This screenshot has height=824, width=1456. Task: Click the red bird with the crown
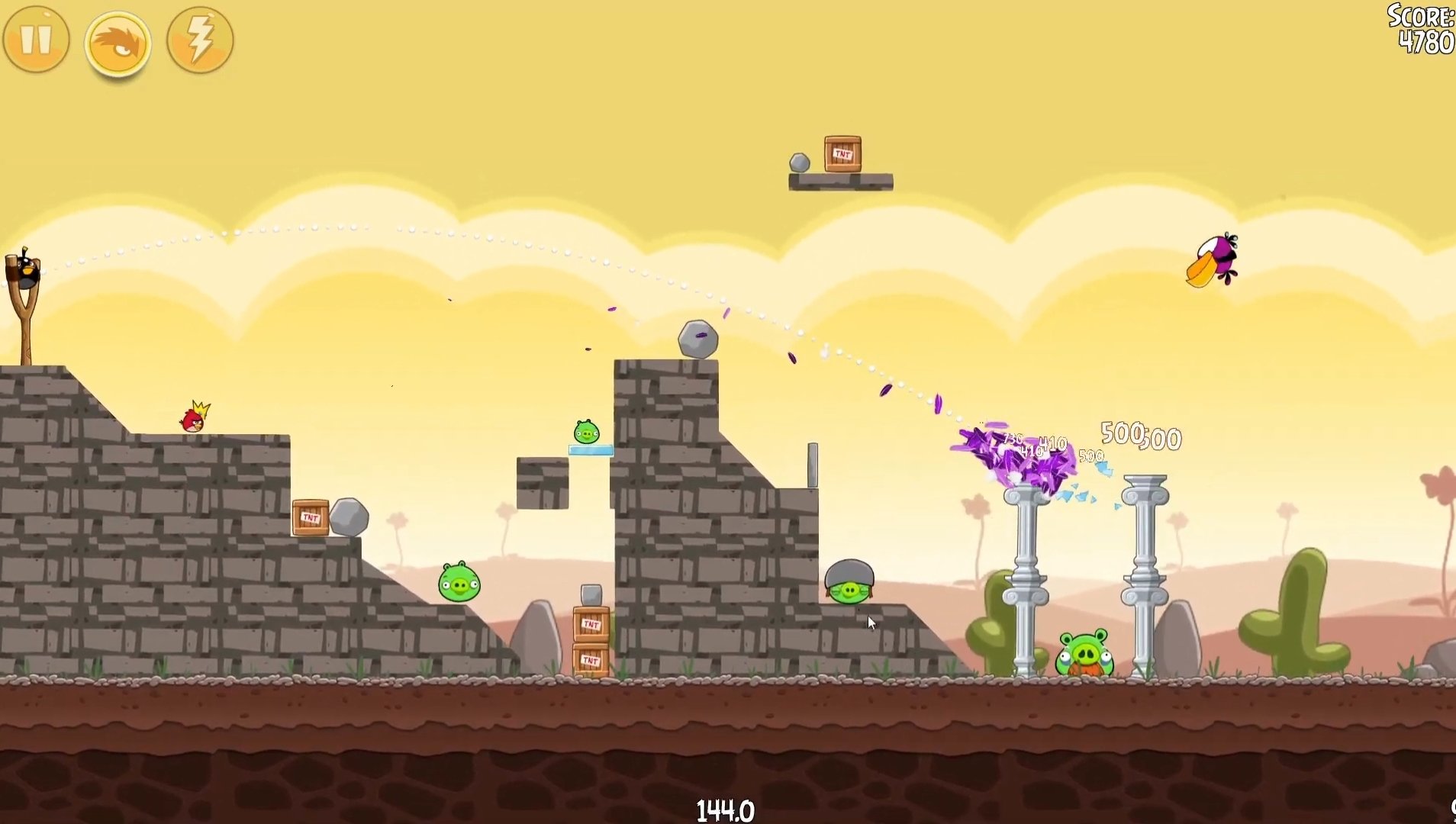pos(193,421)
